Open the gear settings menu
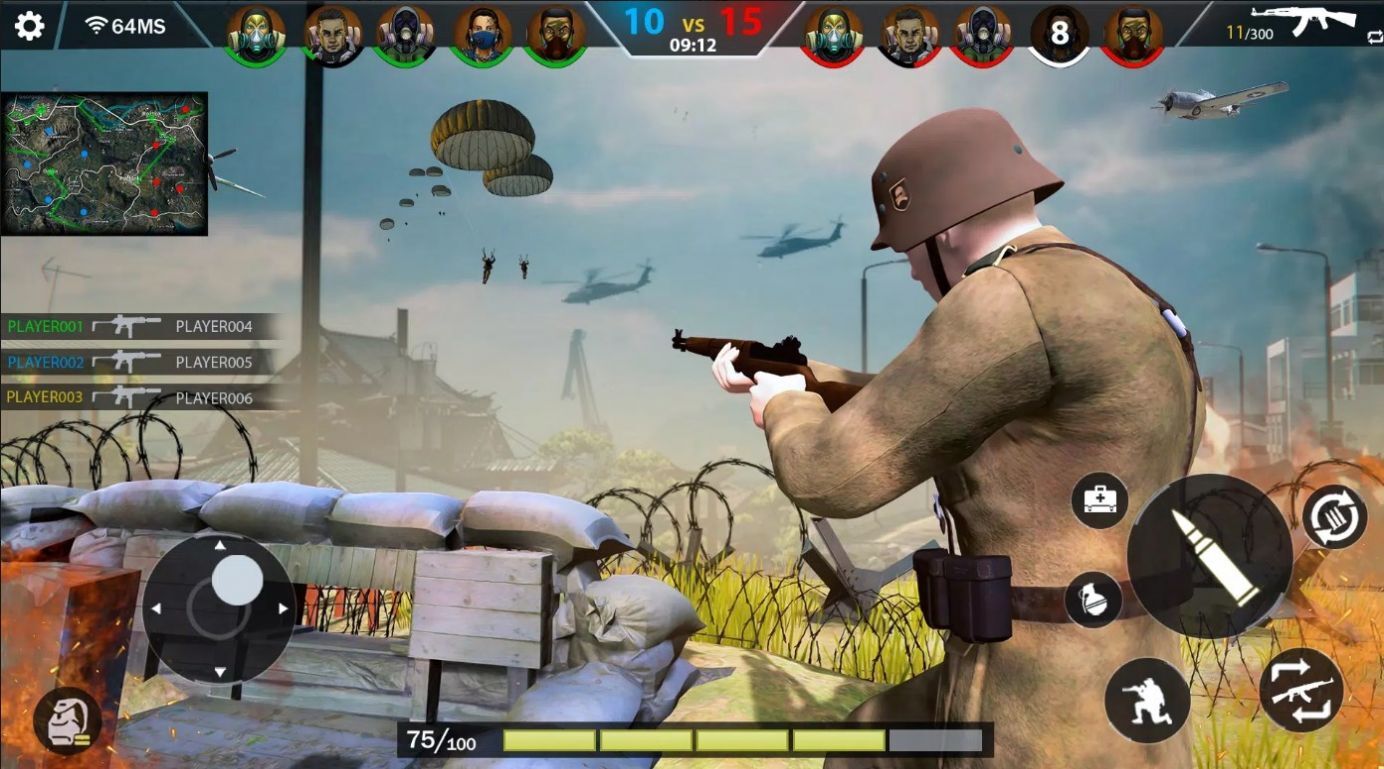Image resolution: width=1384 pixels, height=769 pixels. [29, 25]
